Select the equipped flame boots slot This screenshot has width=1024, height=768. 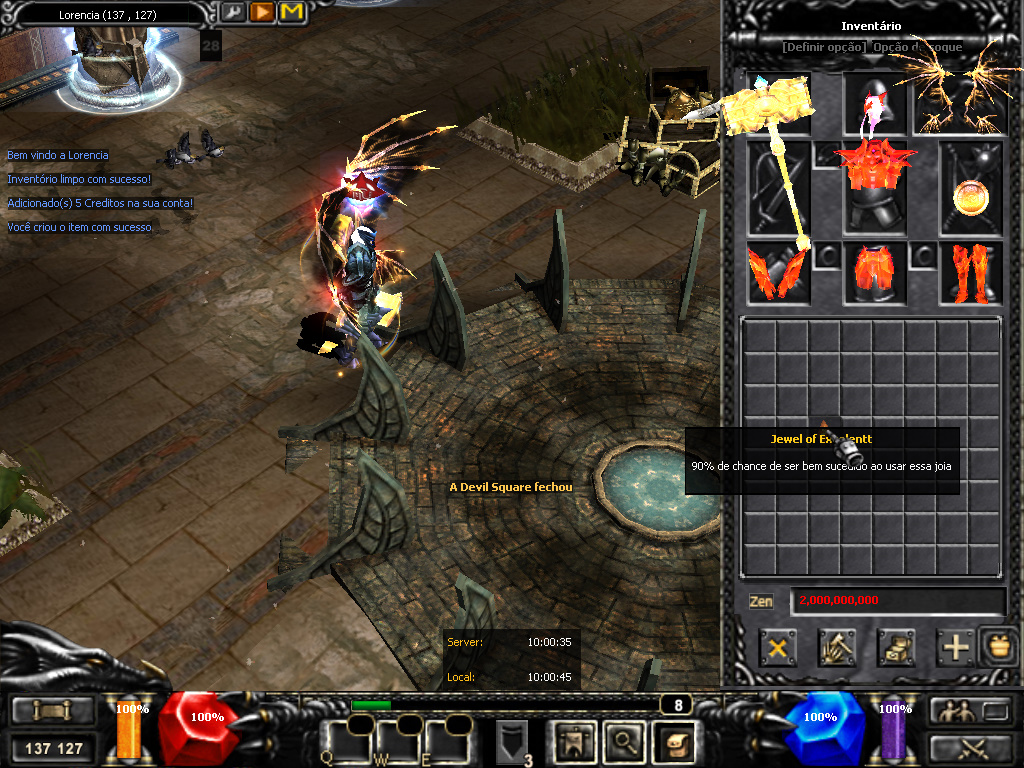[x=970, y=273]
